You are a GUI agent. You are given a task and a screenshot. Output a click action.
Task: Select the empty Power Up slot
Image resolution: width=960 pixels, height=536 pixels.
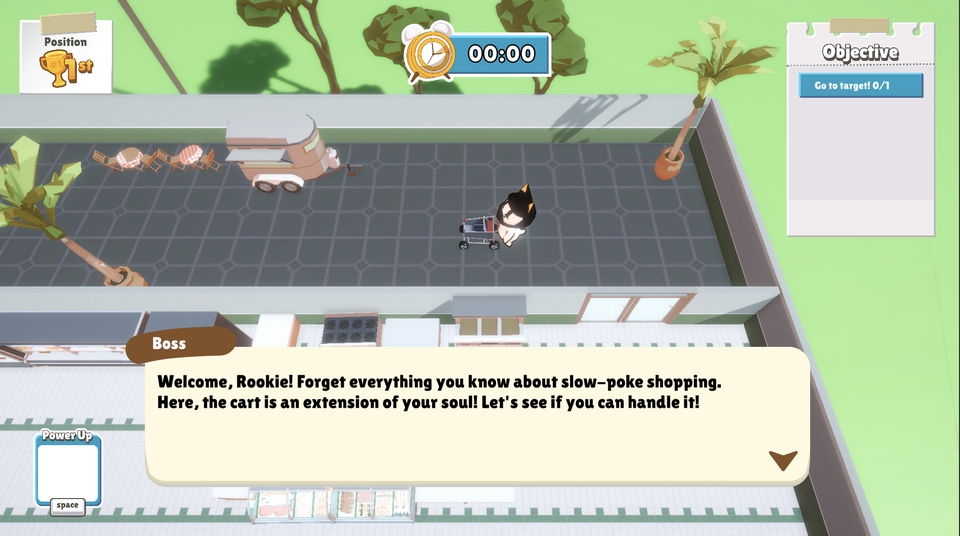68,472
